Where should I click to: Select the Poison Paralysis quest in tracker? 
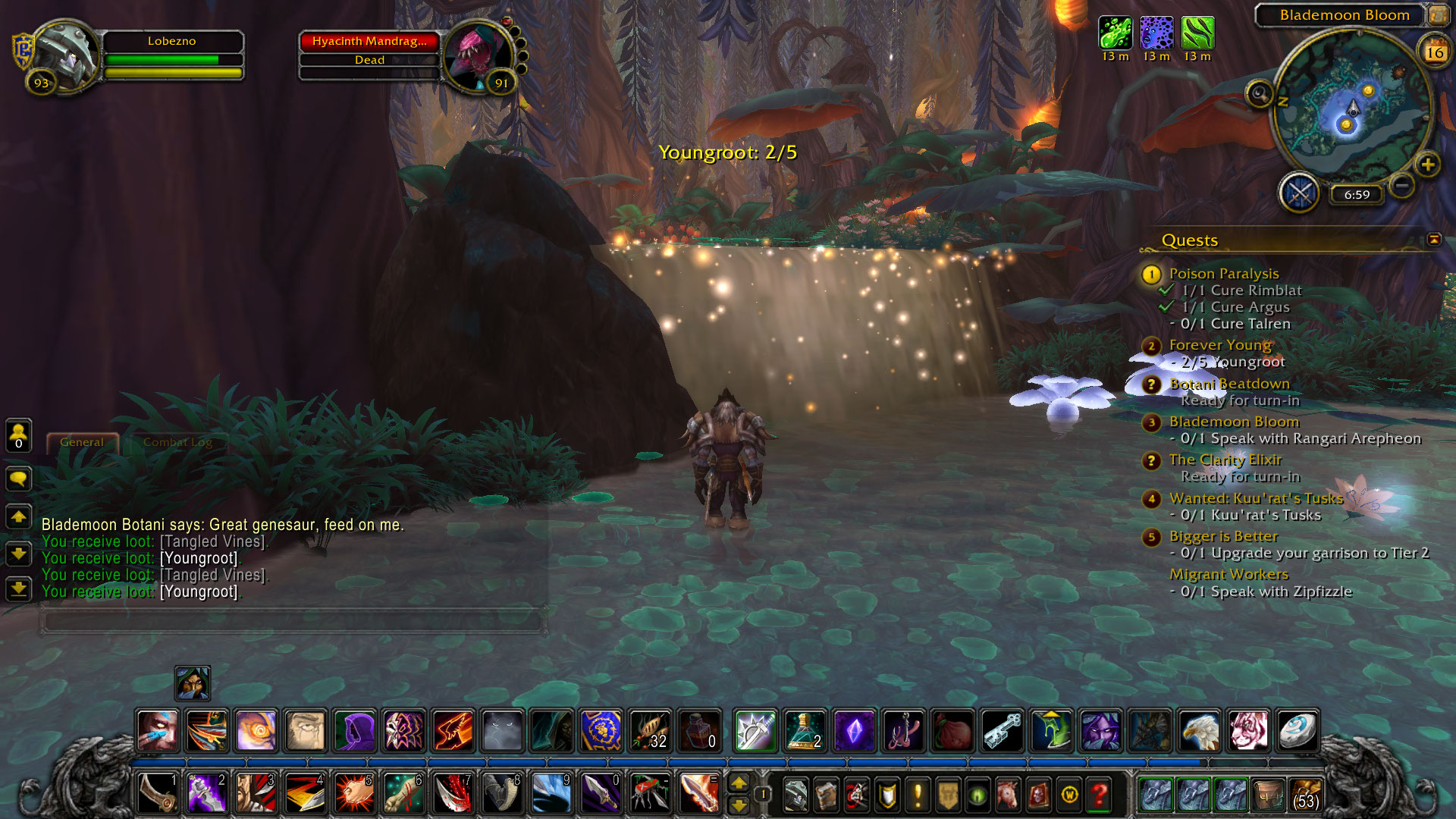point(1223,274)
